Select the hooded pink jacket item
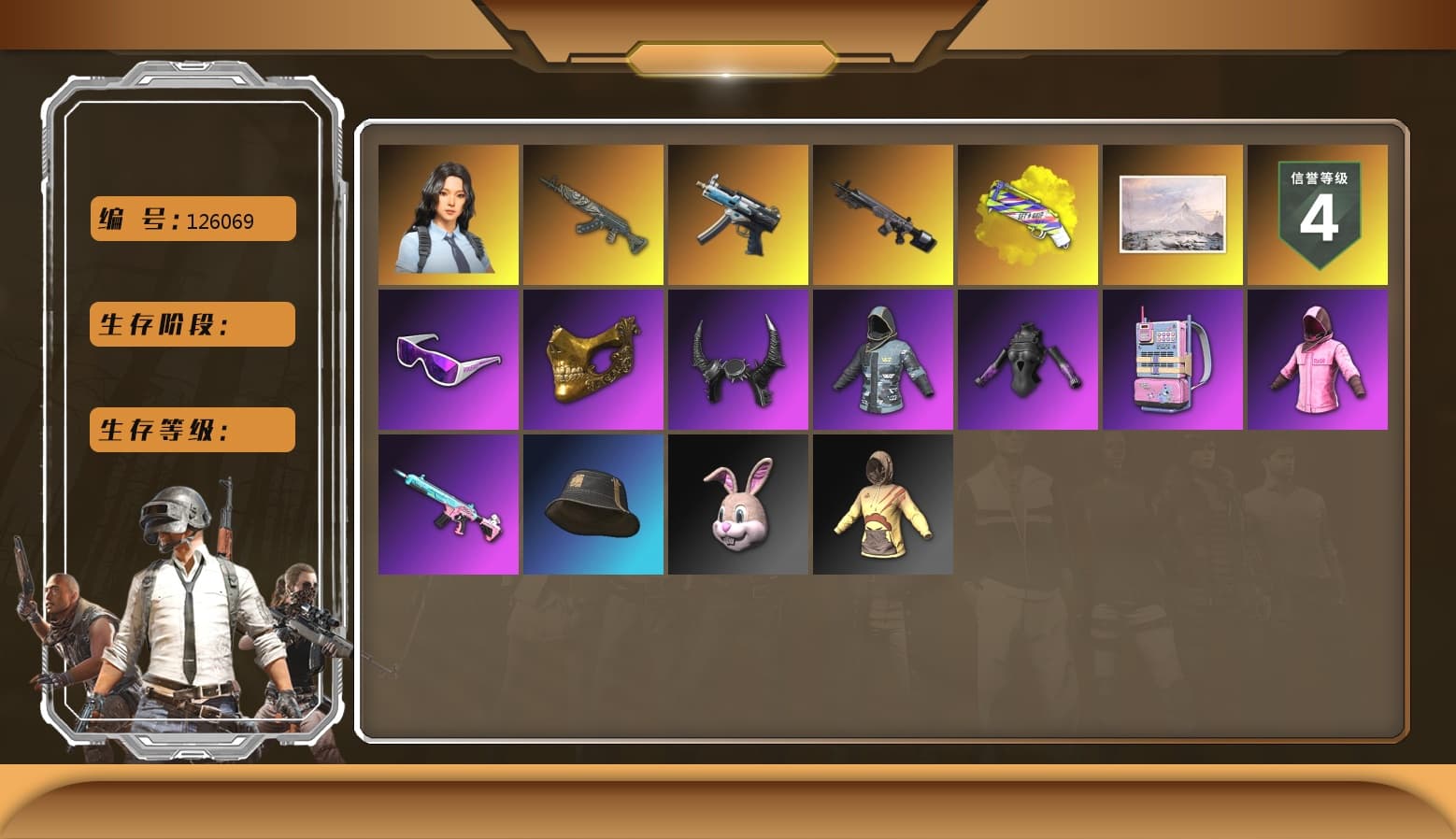1456x839 pixels. pyautogui.click(x=1319, y=359)
